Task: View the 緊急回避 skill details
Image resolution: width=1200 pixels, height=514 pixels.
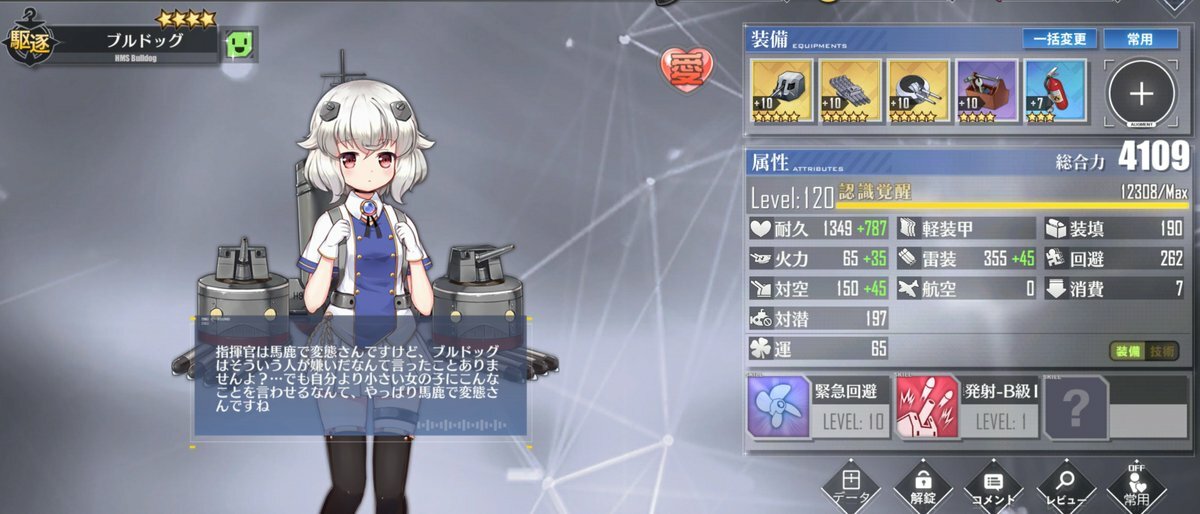Action: pos(819,408)
